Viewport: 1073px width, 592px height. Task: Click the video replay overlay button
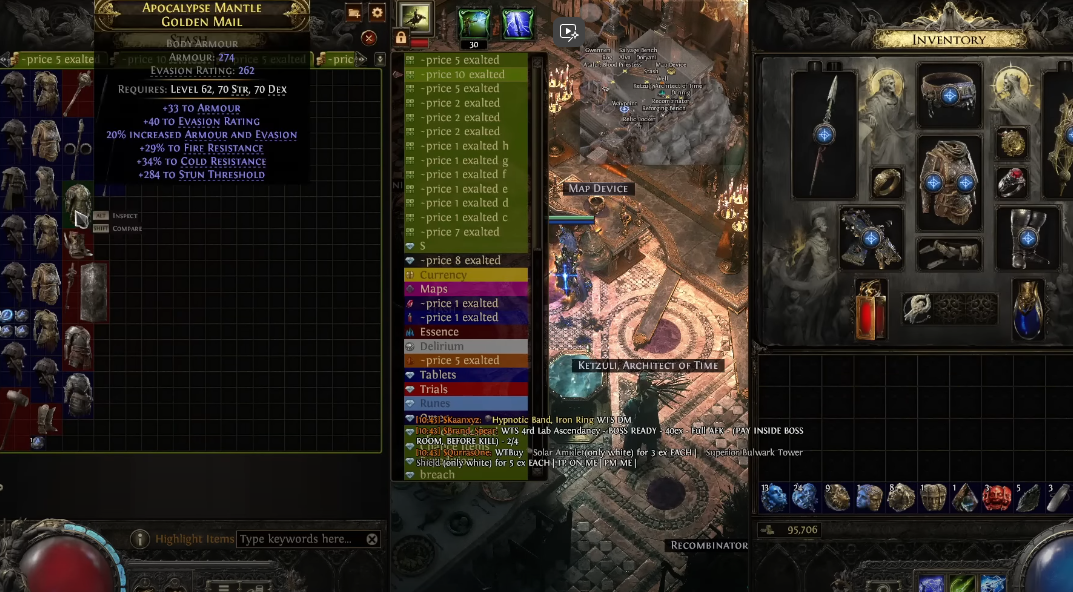tap(569, 32)
